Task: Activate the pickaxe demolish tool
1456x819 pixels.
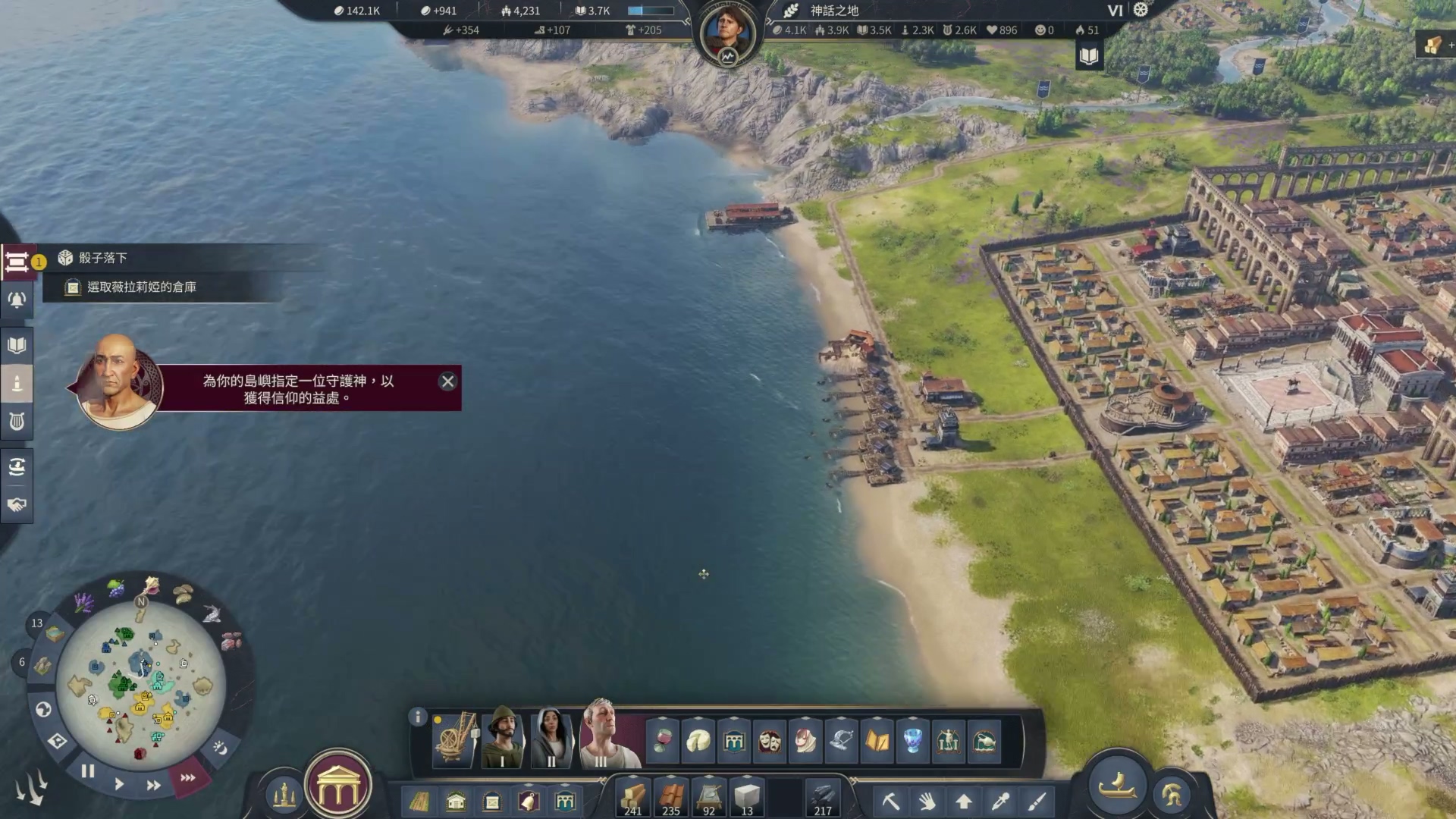Action: pos(890,801)
